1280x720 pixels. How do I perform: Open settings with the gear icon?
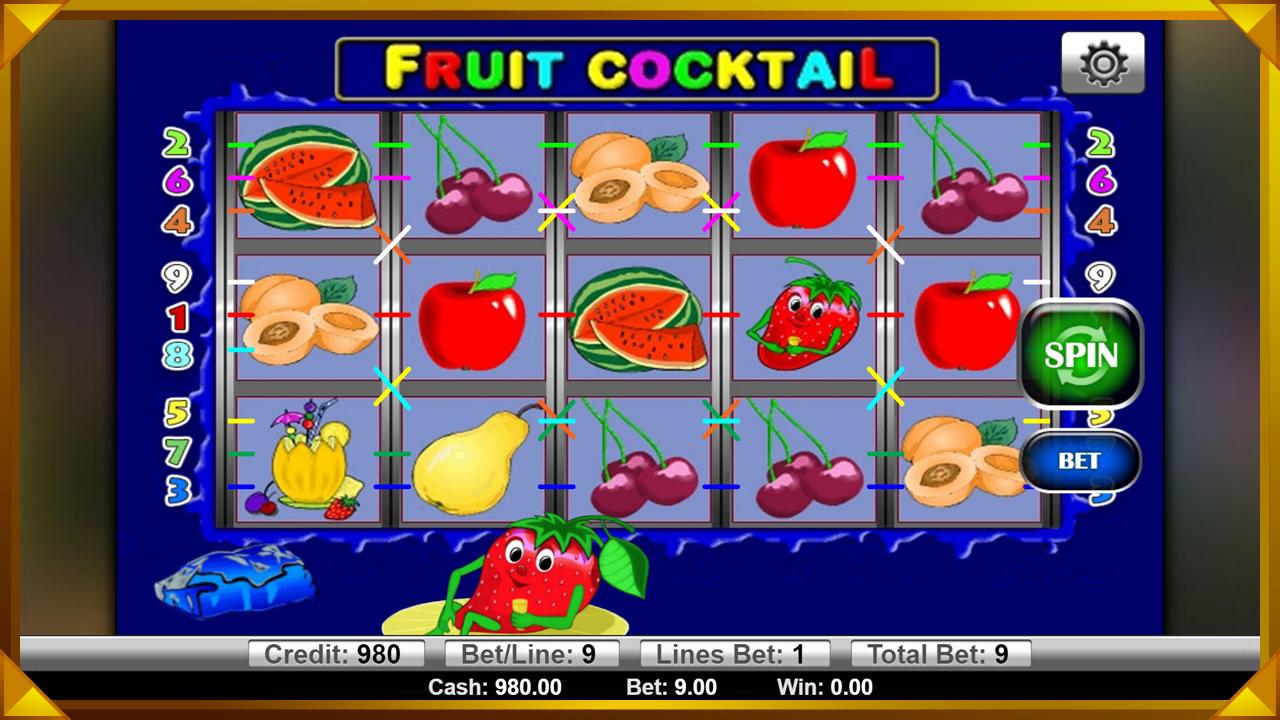[1103, 64]
